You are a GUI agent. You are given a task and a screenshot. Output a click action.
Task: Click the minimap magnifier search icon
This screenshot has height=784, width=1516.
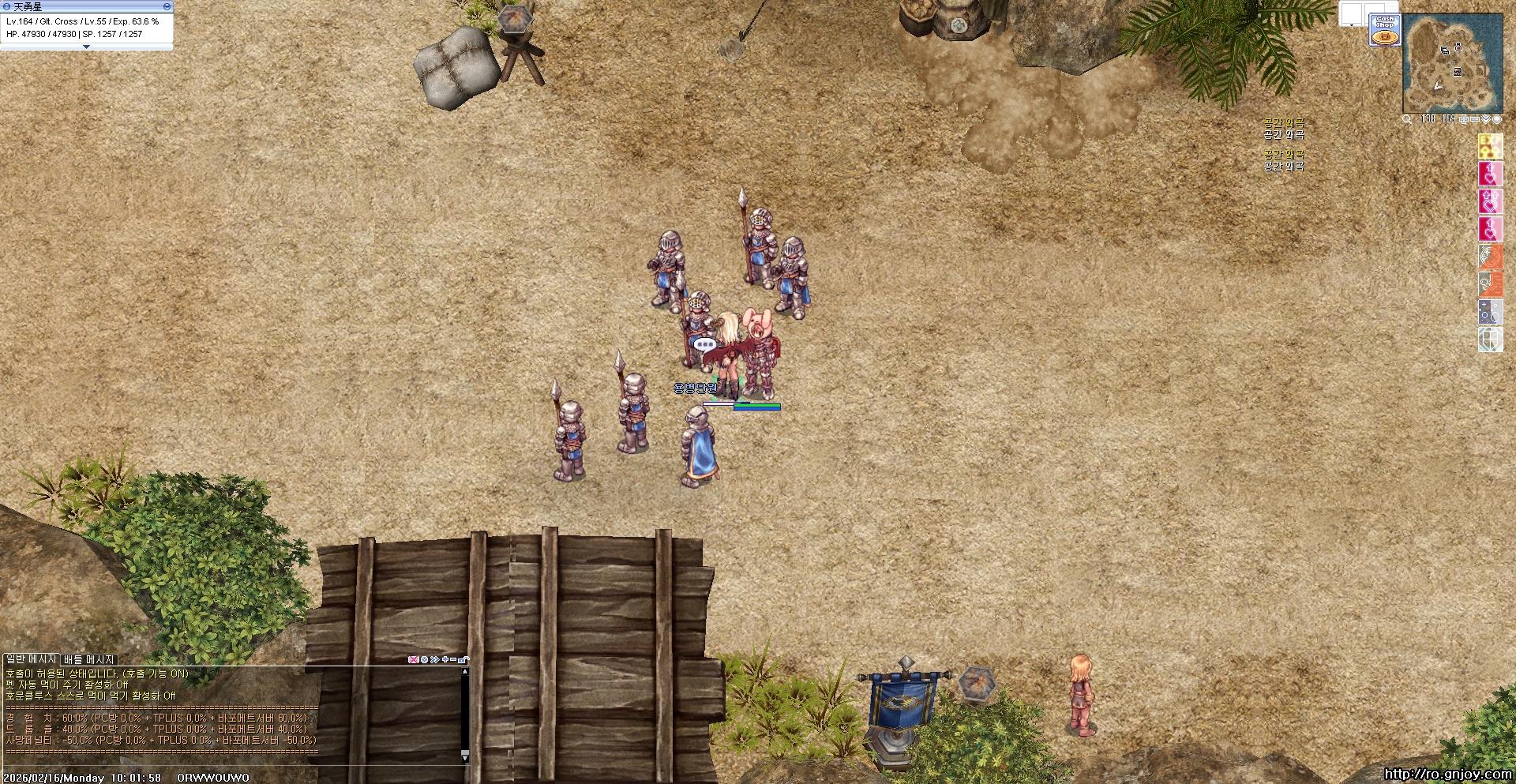(x=1407, y=119)
